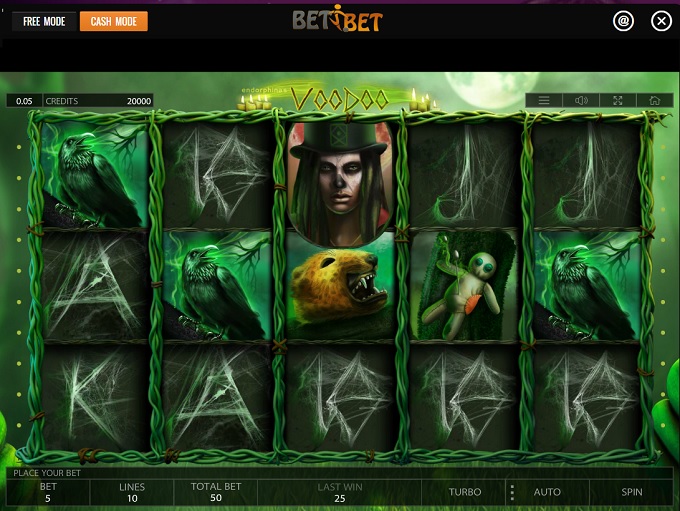The image size is (680, 511).
Task: Enter fullscreen with the expand icon
Action: click(x=617, y=100)
